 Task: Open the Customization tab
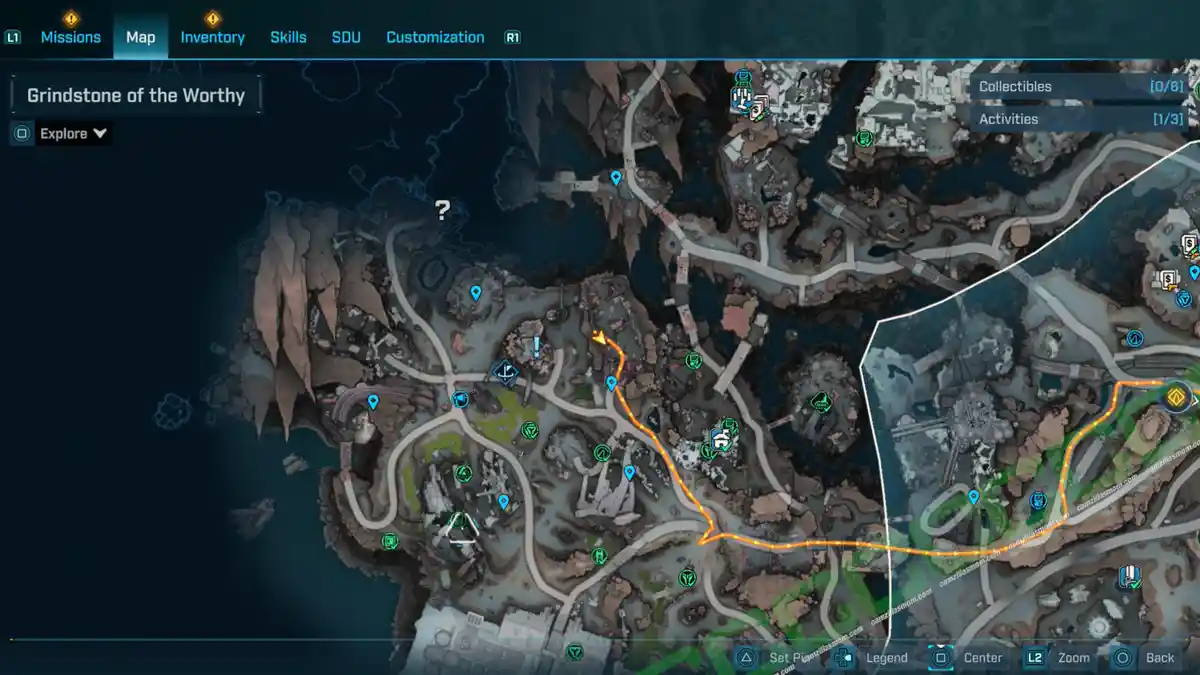pyautogui.click(x=435, y=37)
